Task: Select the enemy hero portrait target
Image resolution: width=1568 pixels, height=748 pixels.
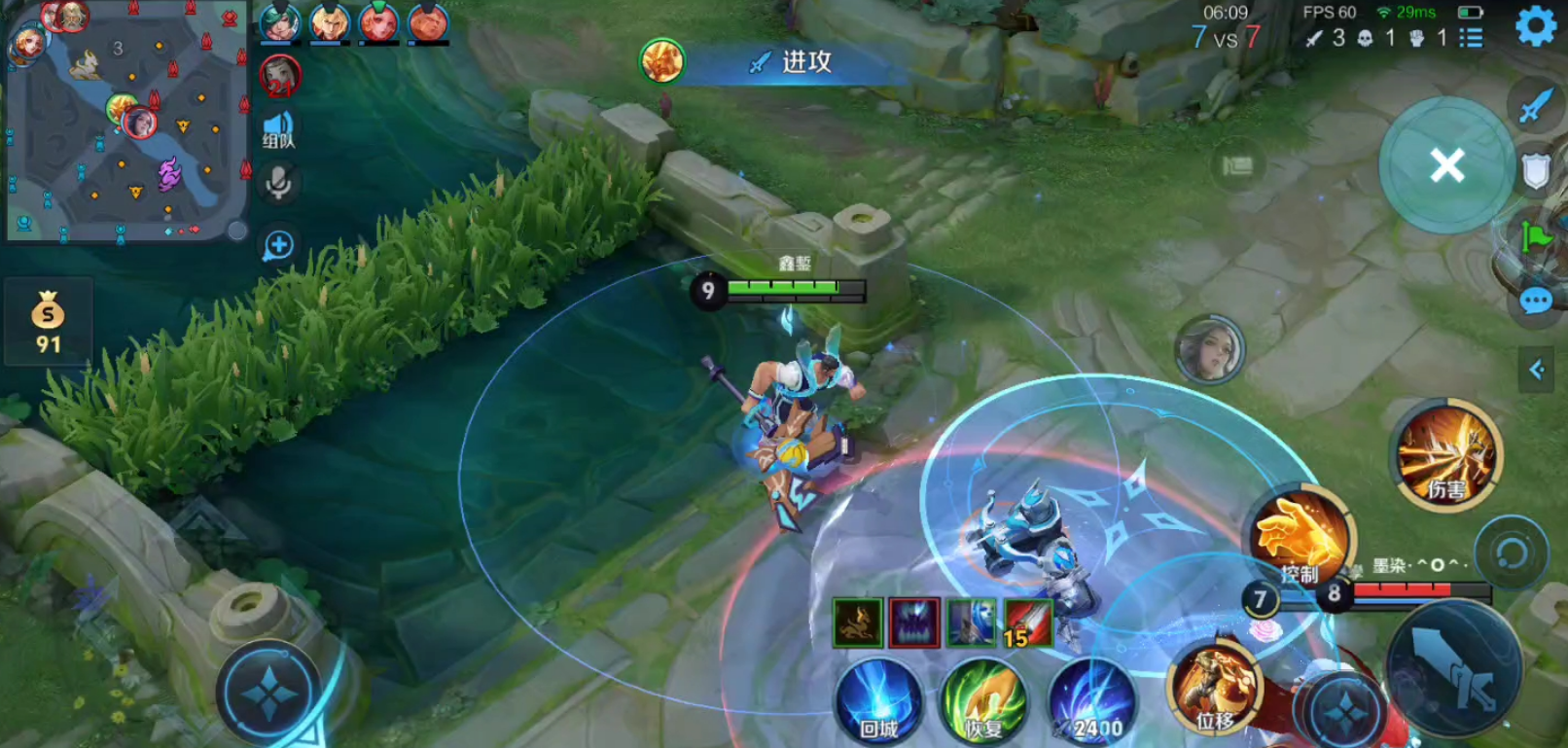Action: point(1209,349)
